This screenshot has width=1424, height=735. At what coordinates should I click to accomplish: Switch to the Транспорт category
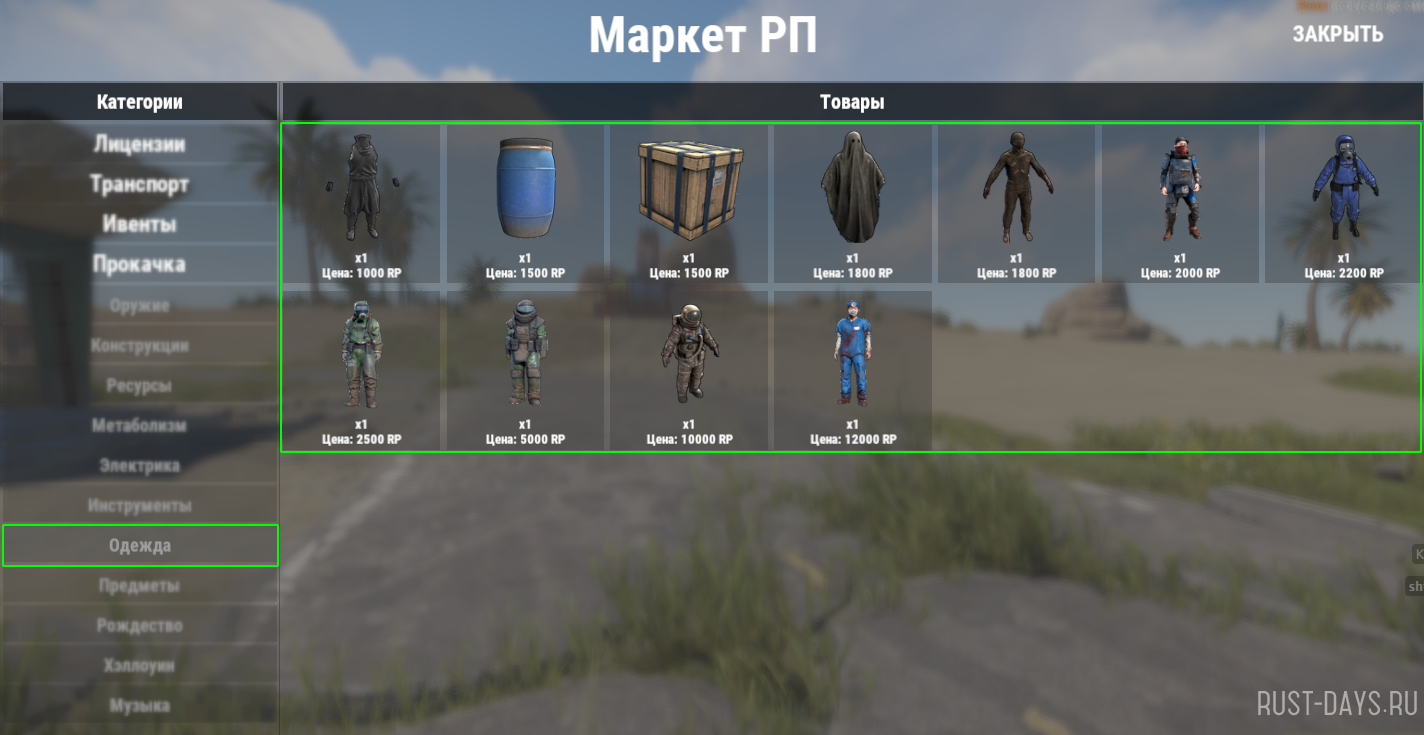(x=140, y=184)
